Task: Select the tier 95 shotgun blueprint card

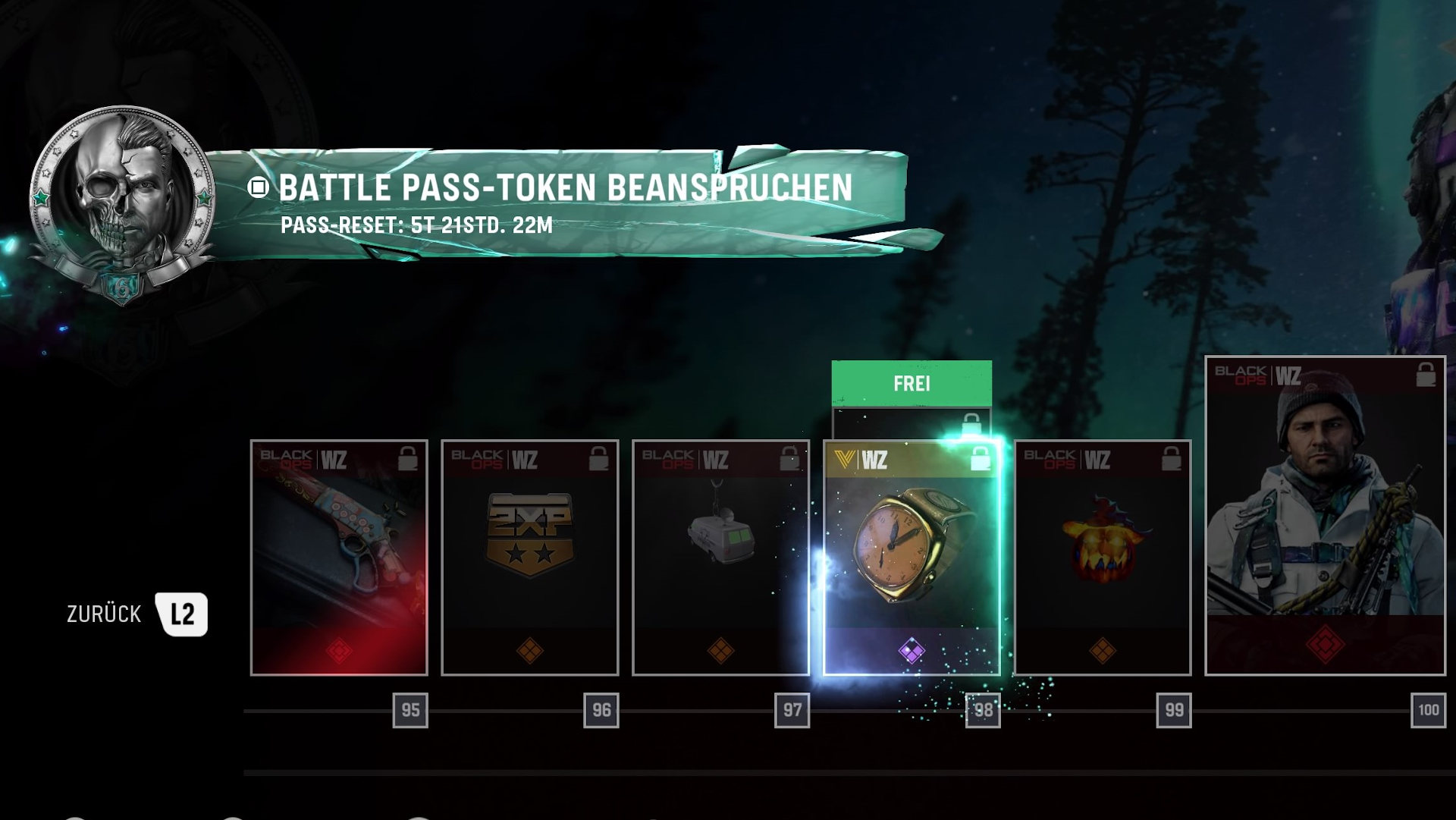Action: pyautogui.click(x=339, y=558)
